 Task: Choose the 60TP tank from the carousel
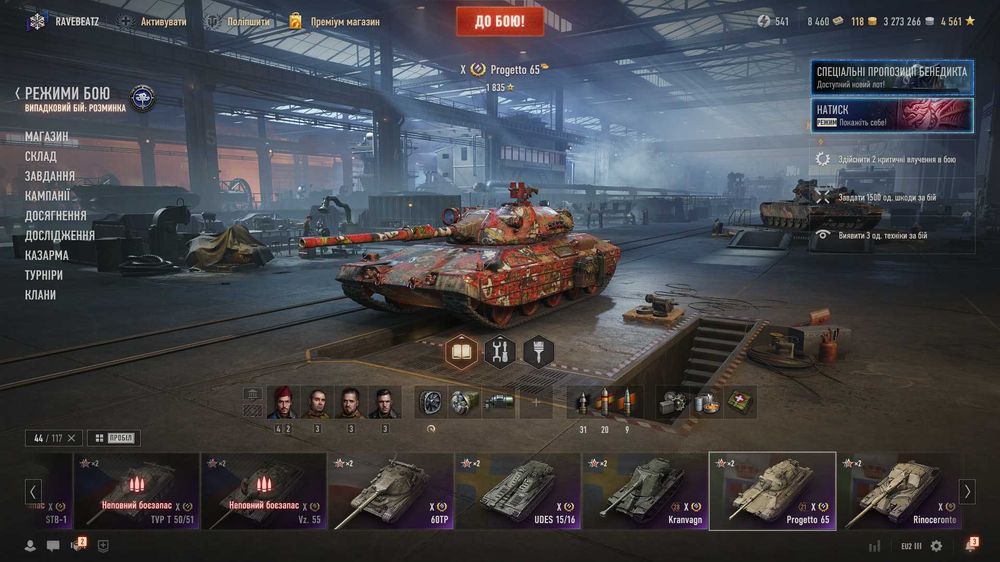[x=390, y=491]
